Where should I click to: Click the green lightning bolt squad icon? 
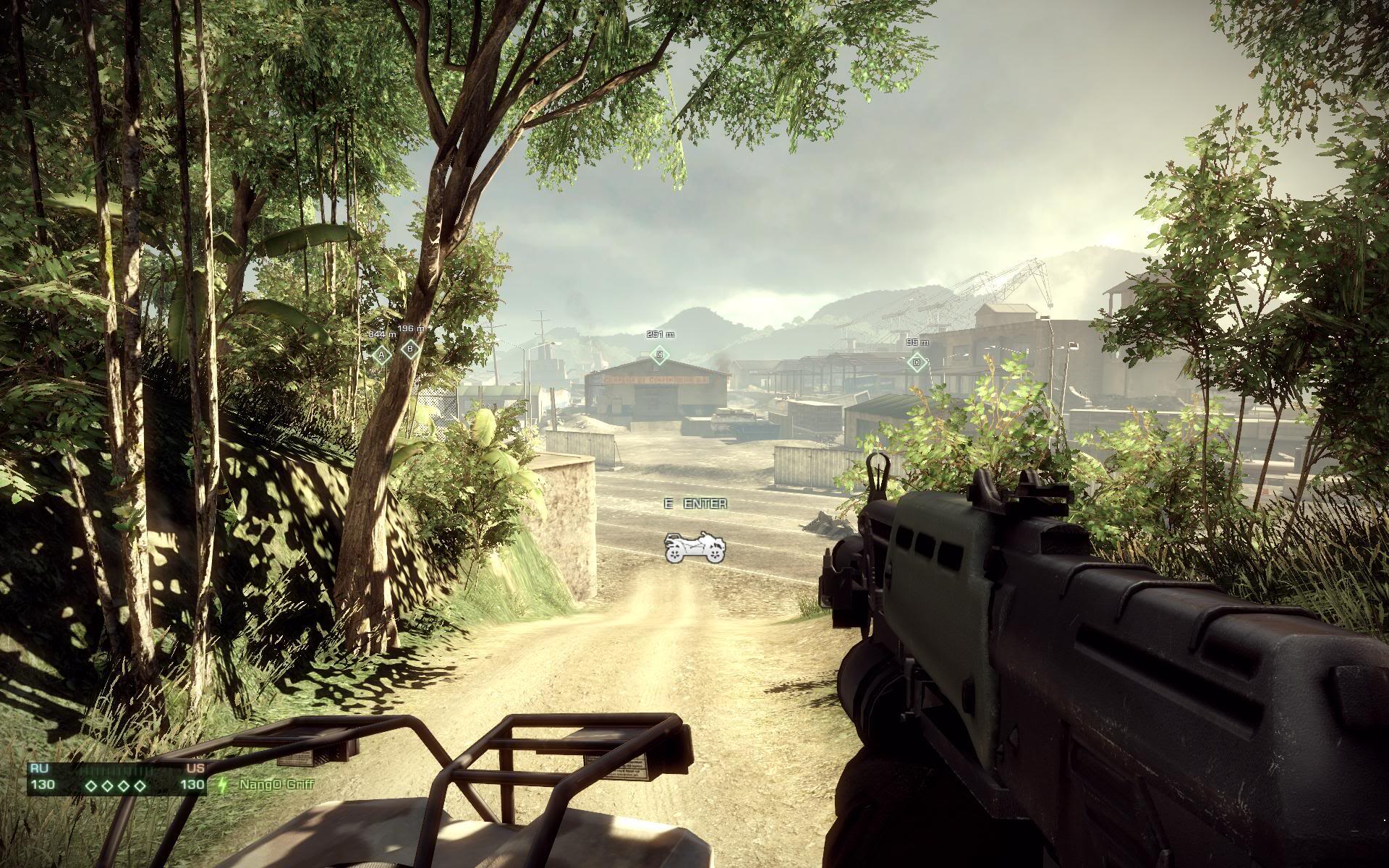click(x=223, y=785)
